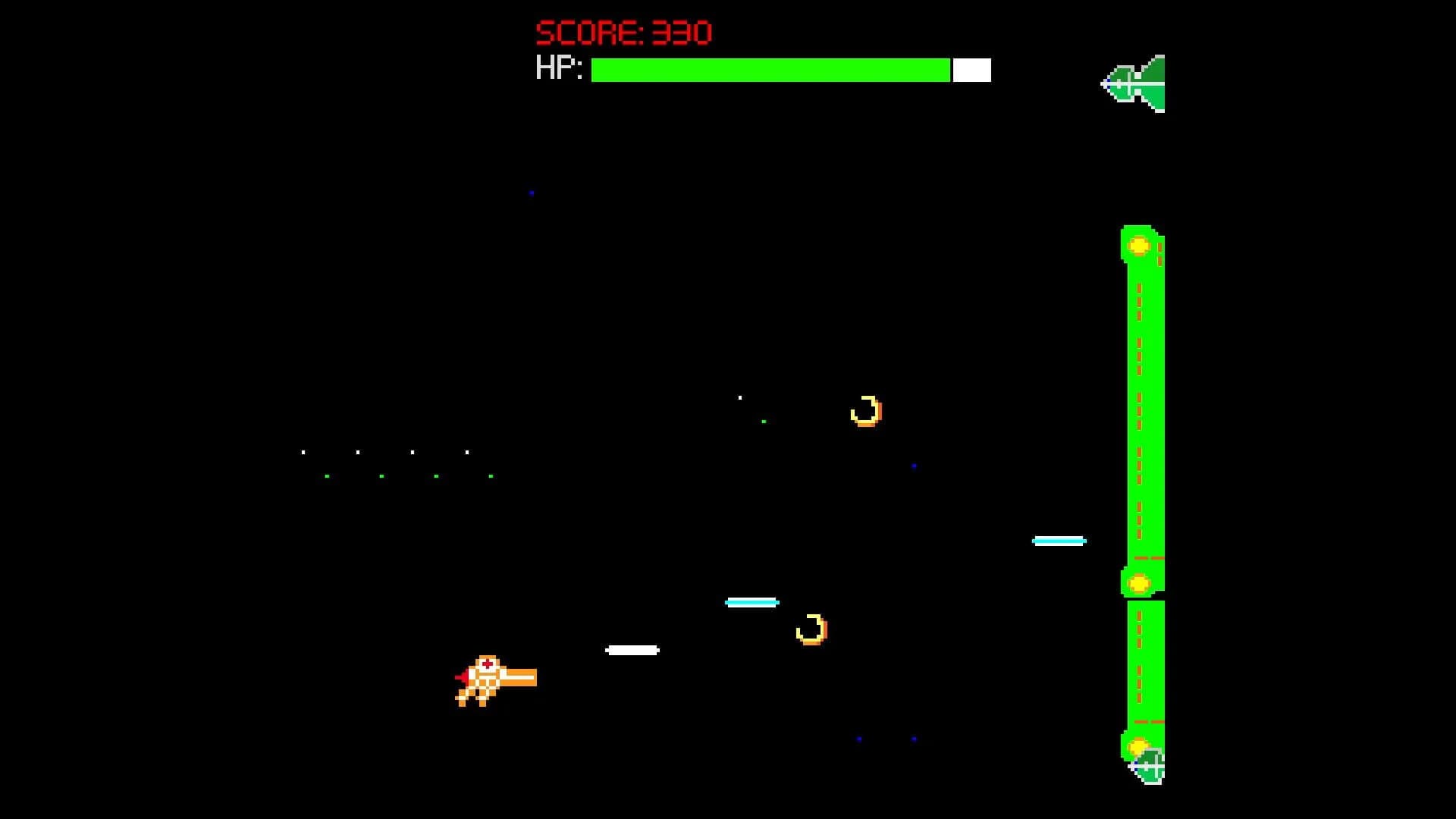Click the SCORE: 330 text
Image resolution: width=1456 pixels, height=819 pixels.
click(x=622, y=32)
